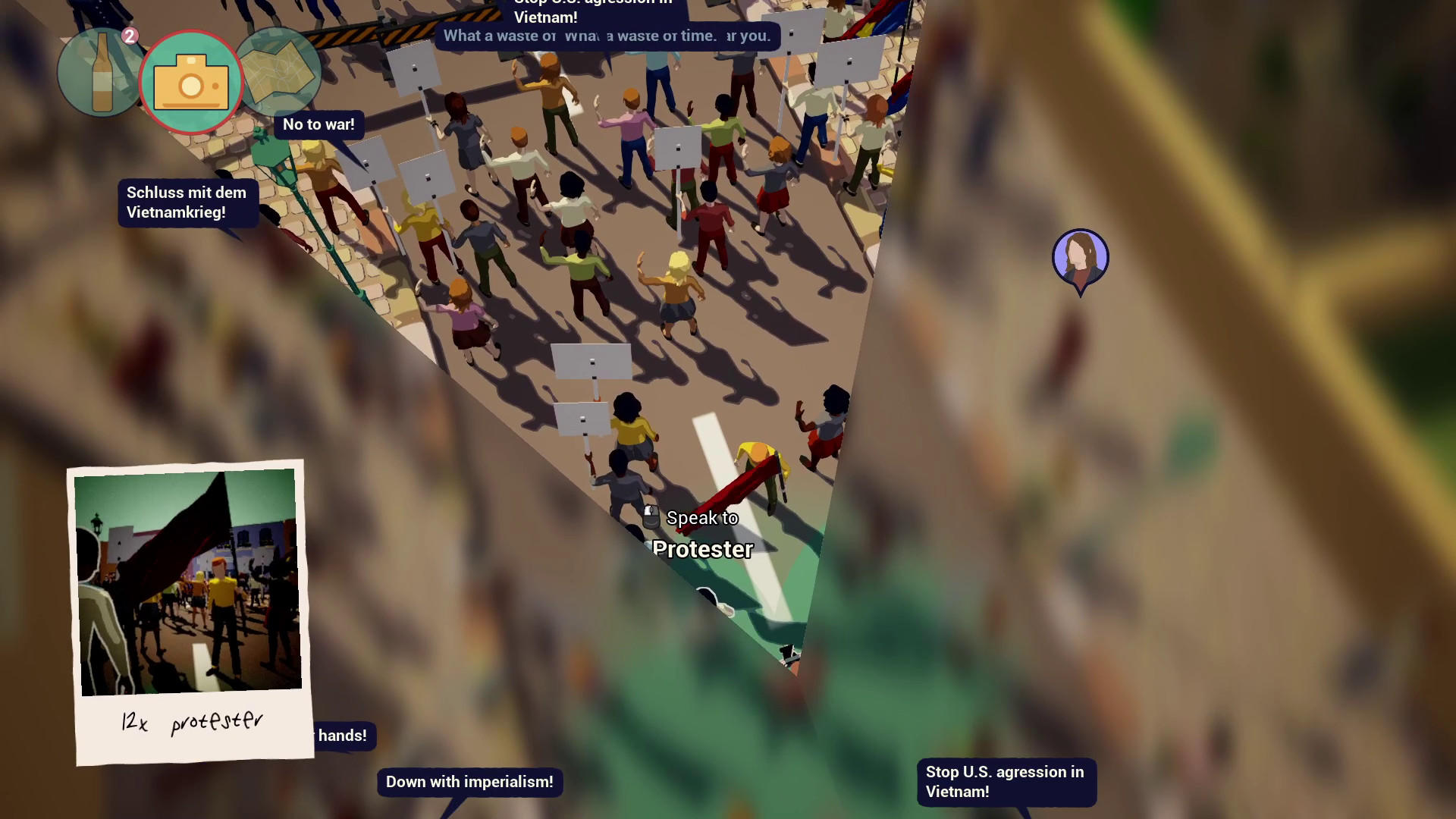Click the pink badge showing 2 on the bottle icon
The image size is (1456, 819).
(x=129, y=34)
